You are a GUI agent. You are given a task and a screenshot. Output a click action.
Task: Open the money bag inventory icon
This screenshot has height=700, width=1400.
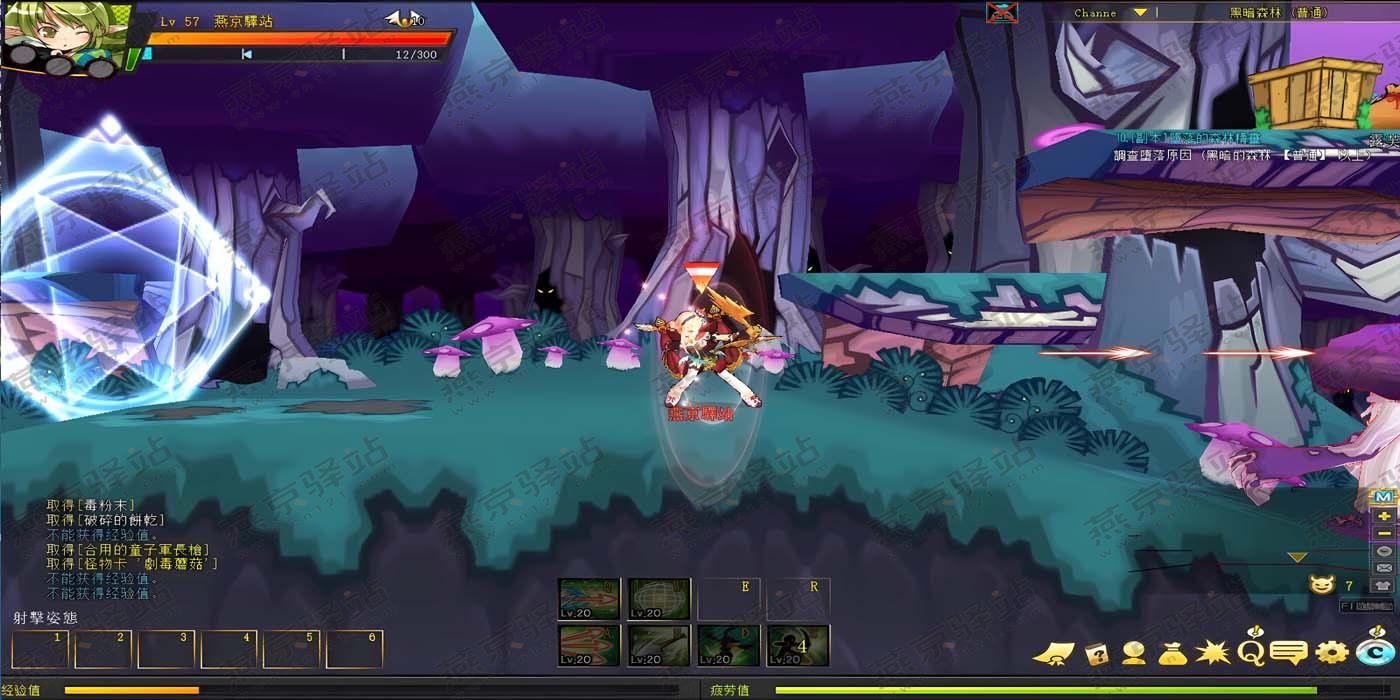[x=1172, y=653]
